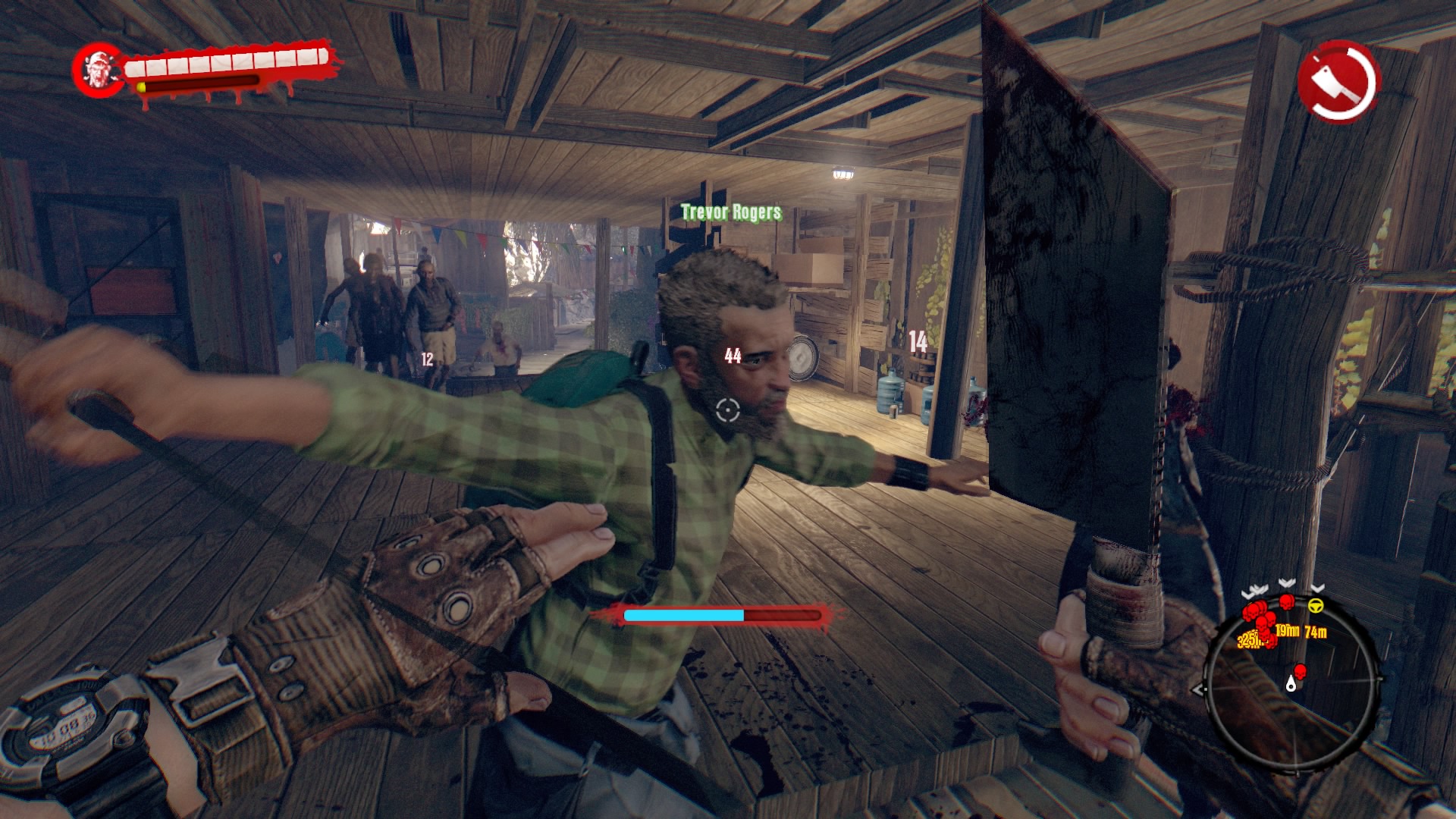1456x819 pixels.
Task: Select the equipped cleaver weapon icon
Action: pos(1338,81)
